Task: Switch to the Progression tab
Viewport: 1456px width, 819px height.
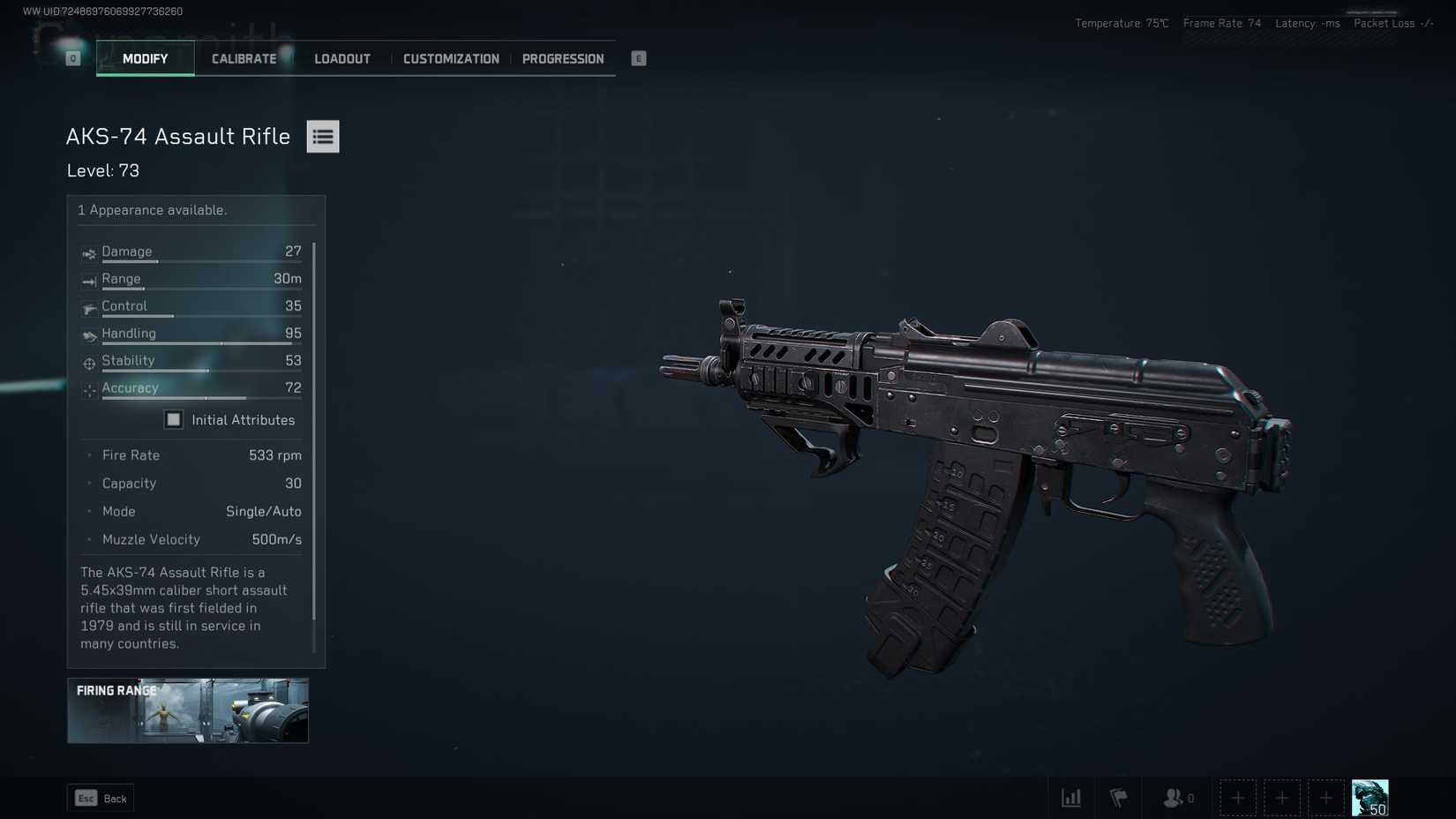Action: 563,58
